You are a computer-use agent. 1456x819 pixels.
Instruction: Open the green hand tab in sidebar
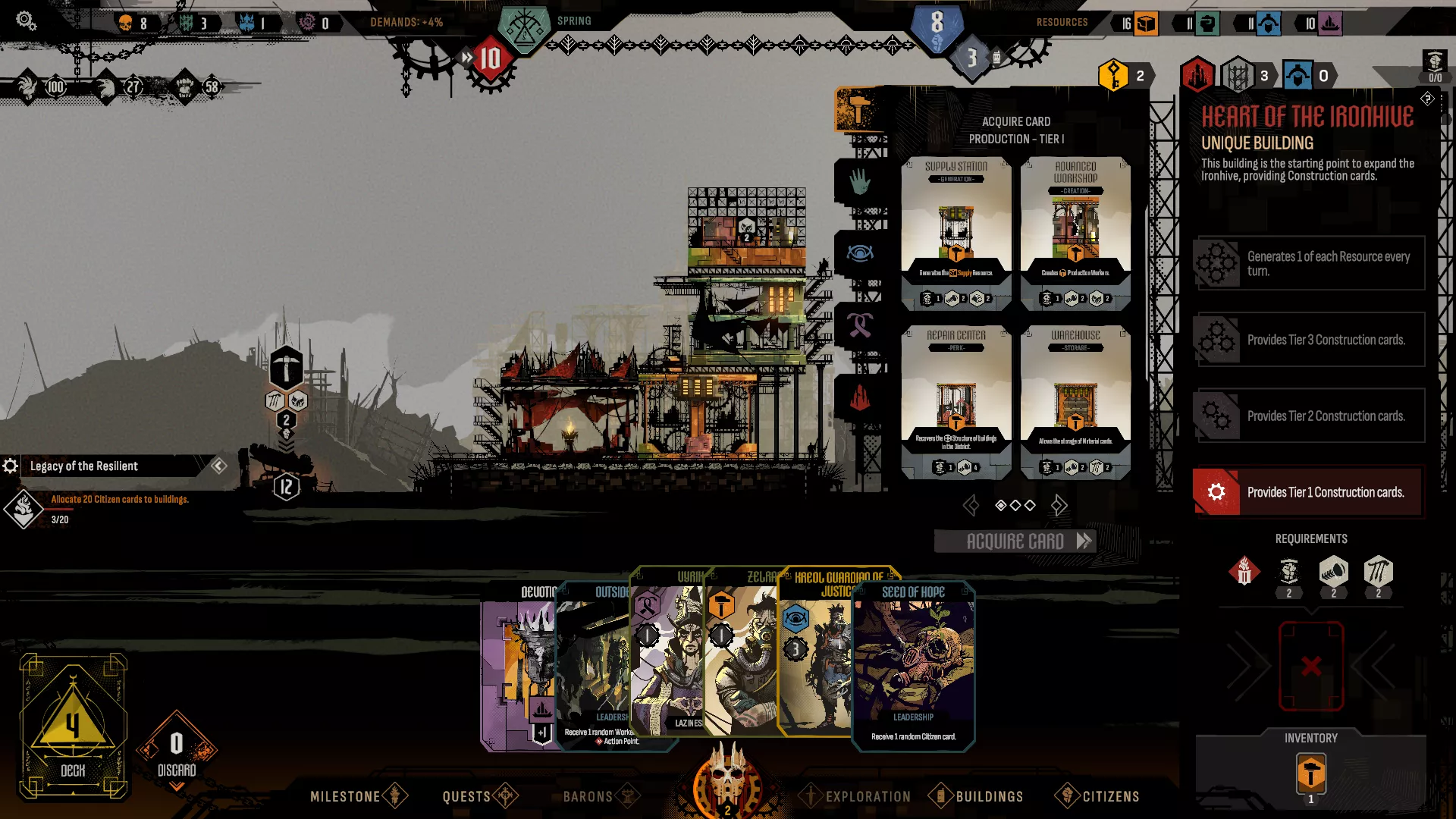861,180
